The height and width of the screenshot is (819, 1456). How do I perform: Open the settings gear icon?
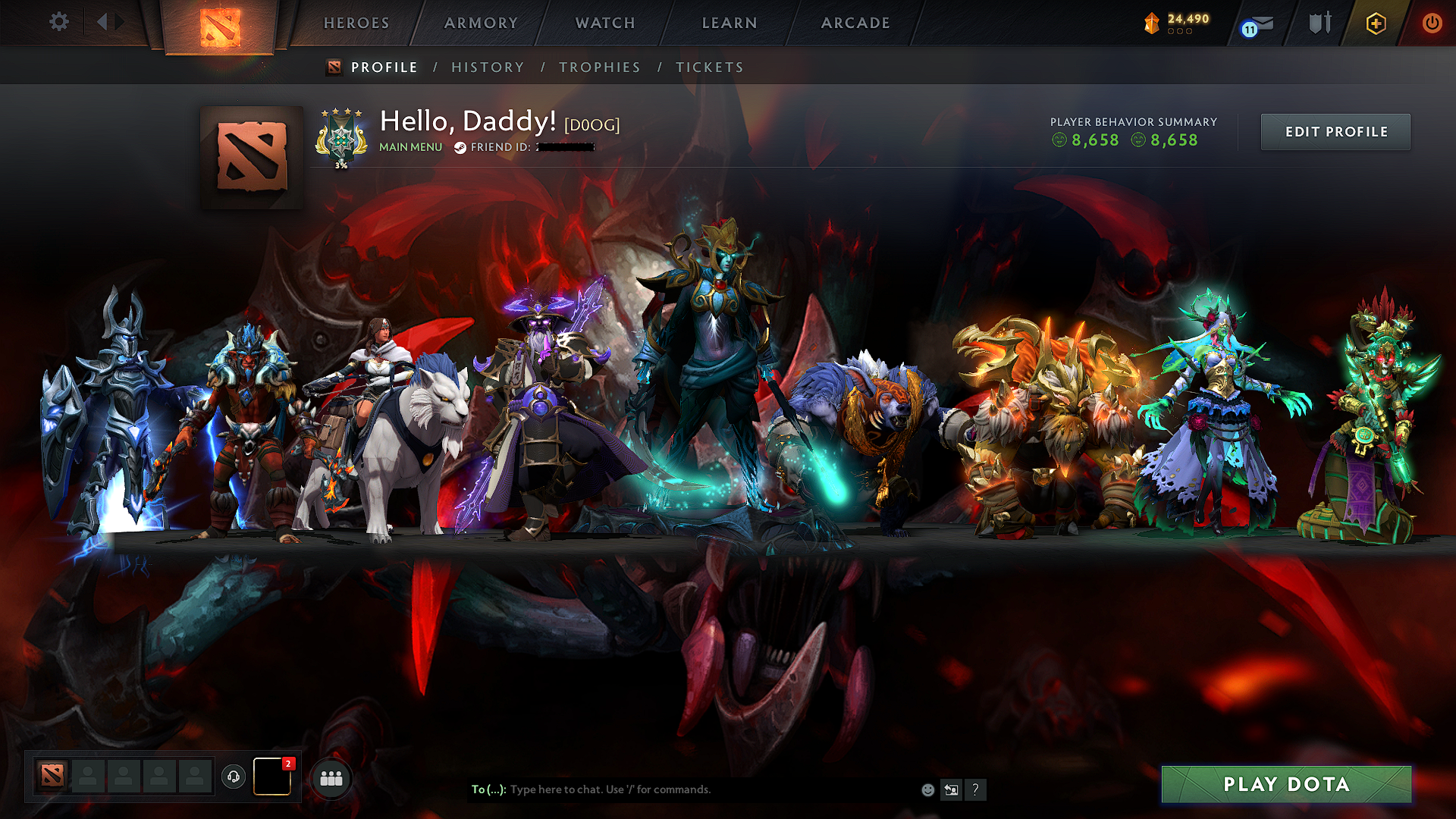58,22
